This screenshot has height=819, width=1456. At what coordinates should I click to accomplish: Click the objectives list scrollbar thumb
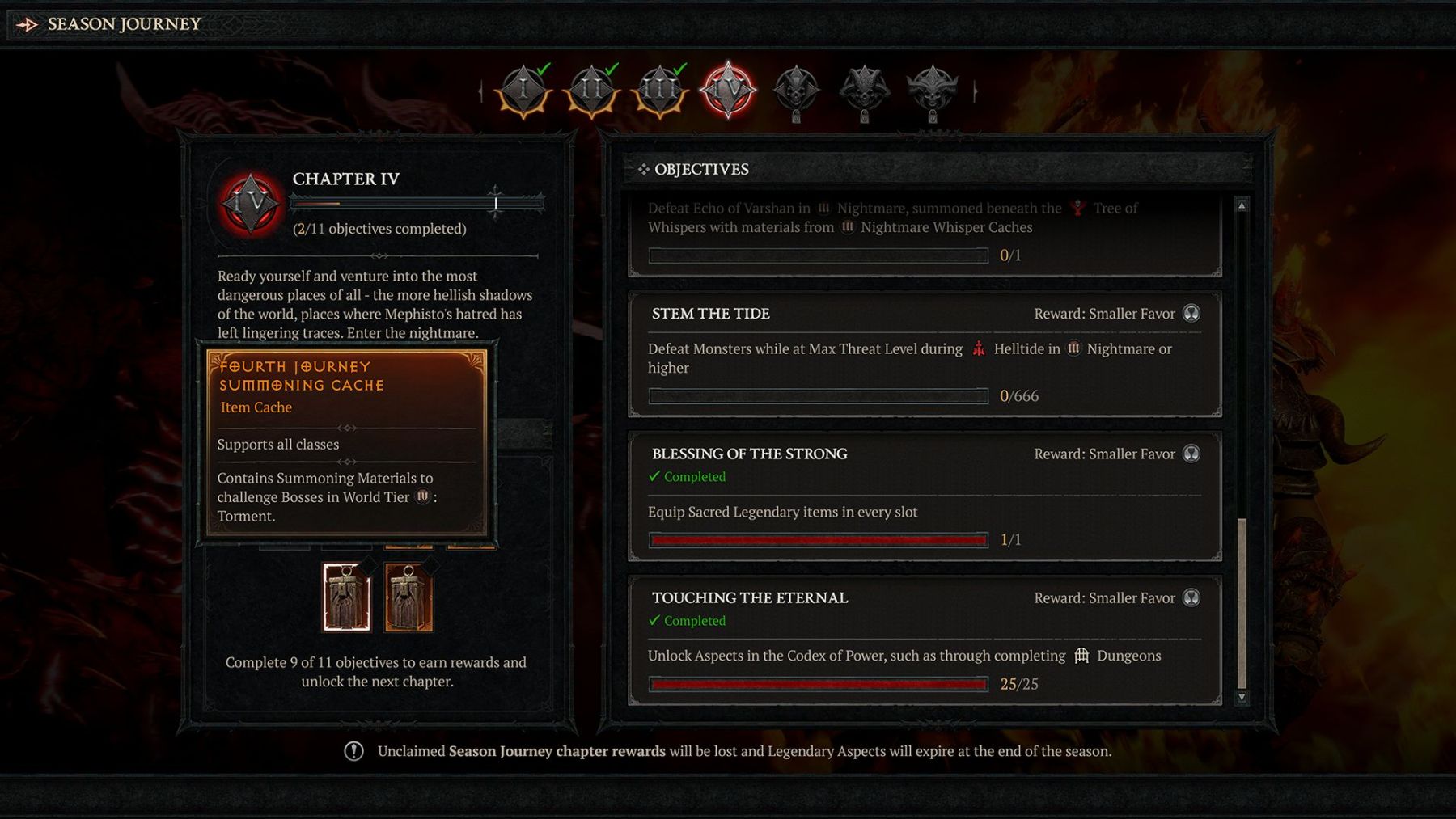click(x=1242, y=602)
